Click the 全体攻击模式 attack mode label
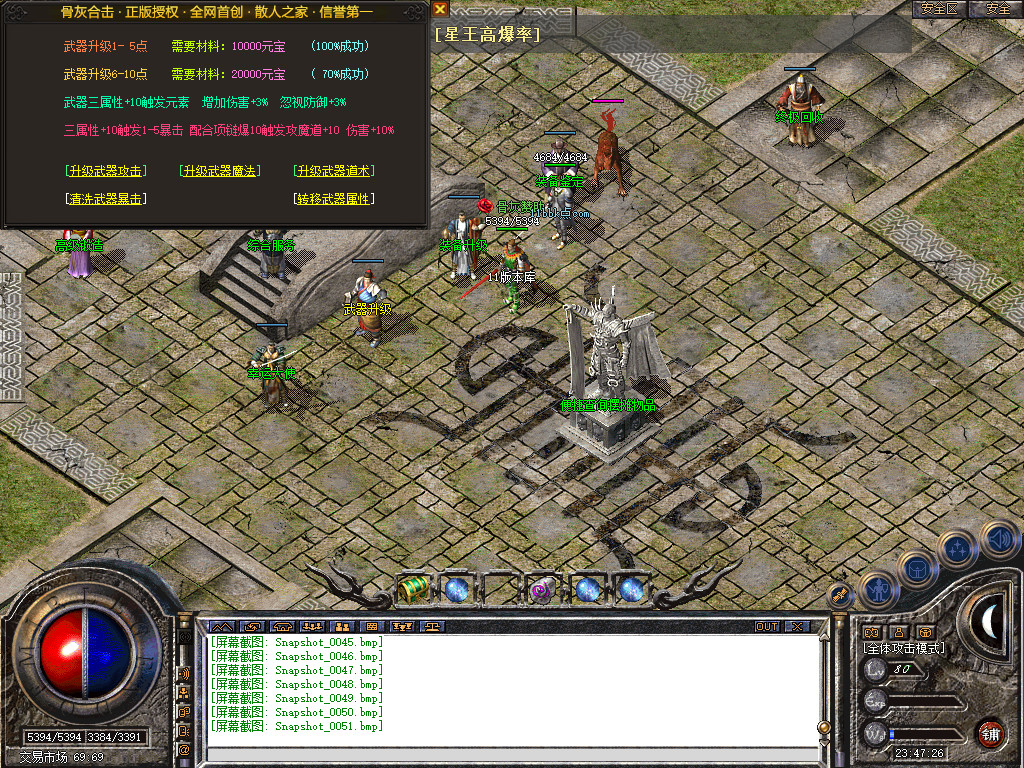 click(905, 648)
